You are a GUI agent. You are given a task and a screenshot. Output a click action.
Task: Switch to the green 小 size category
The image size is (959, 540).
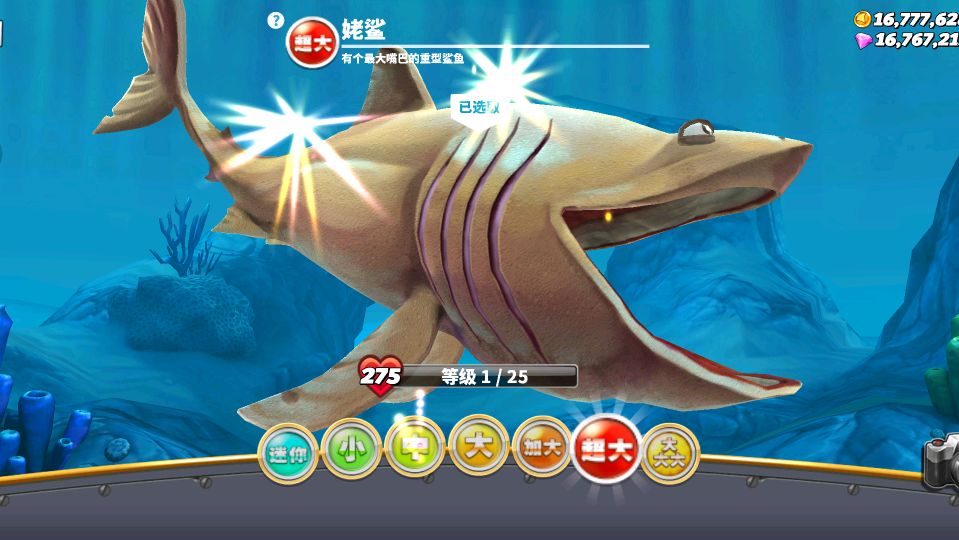[350, 449]
